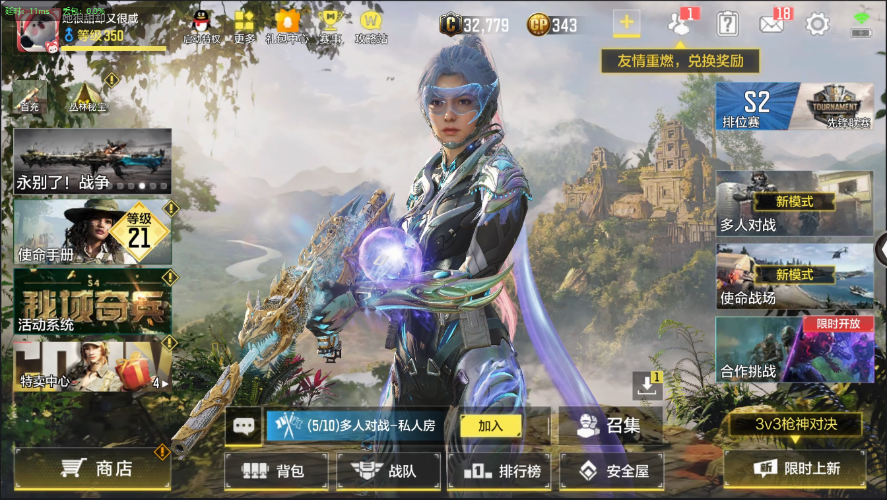Open the 背包 backpack loadout menu
The image size is (887, 500).
[x=275, y=469]
